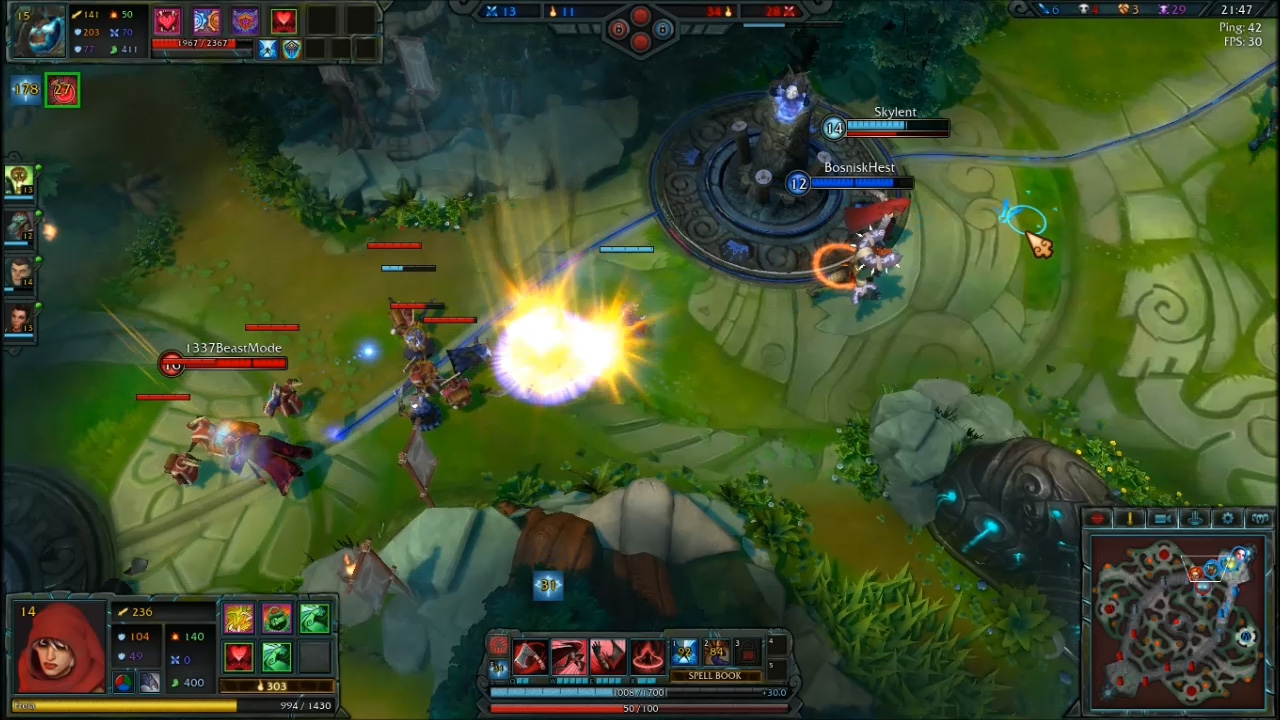Activate the yellow exclamation ping button
Image resolution: width=1280 pixels, height=720 pixels.
click(x=1130, y=518)
